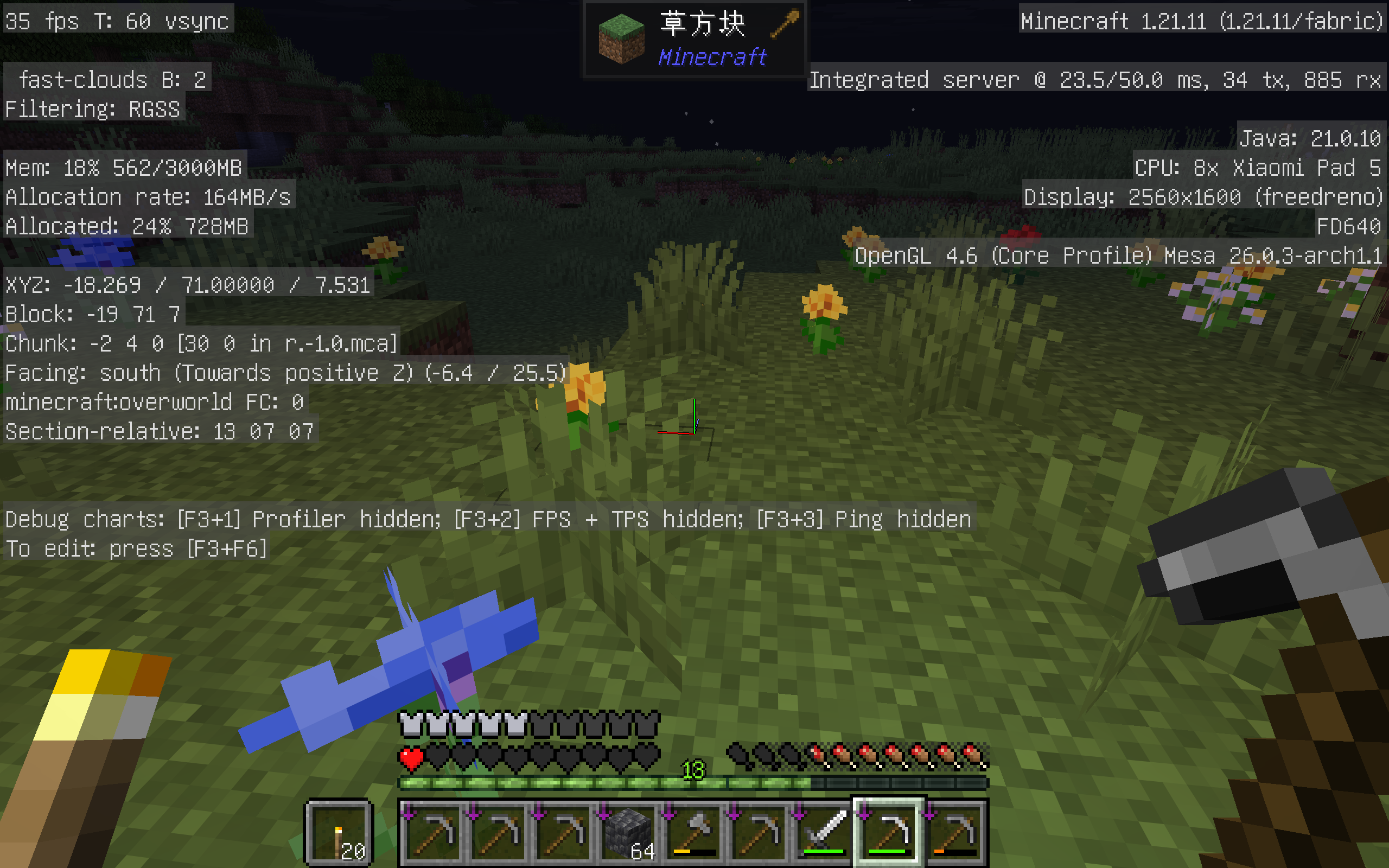
Task: Choose the pickaxe with orange durability bar
Action: pyautogui.click(x=954, y=832)
